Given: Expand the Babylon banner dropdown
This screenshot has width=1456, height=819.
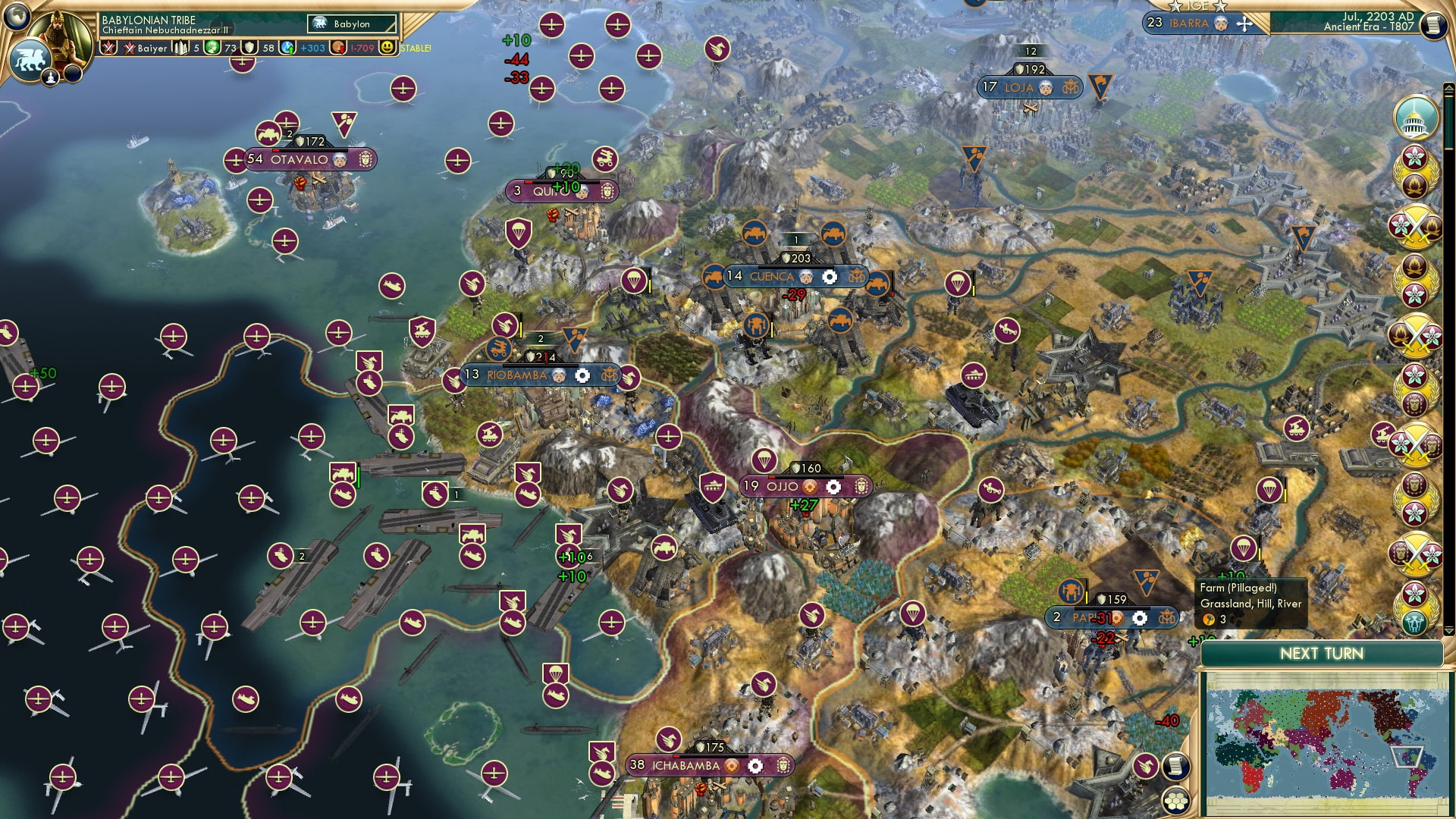Looking at the screenshot, I should 350,24.
